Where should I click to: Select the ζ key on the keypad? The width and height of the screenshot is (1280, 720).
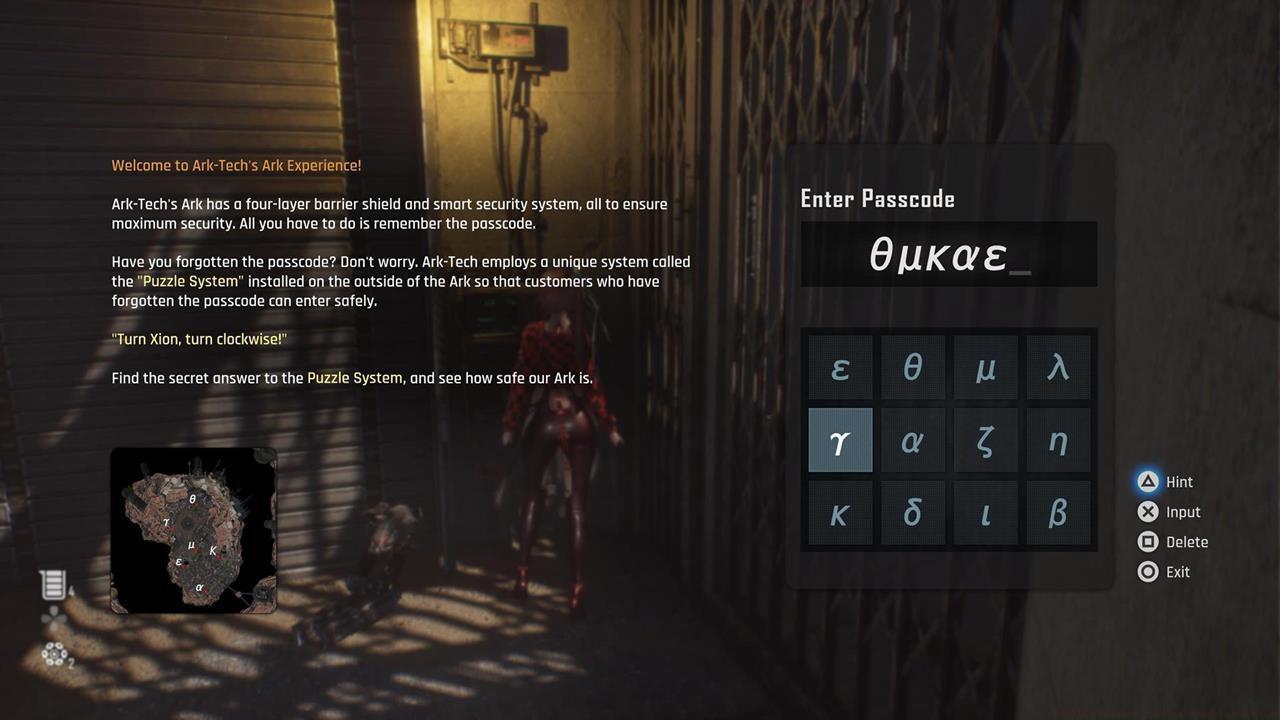(985, 439)
